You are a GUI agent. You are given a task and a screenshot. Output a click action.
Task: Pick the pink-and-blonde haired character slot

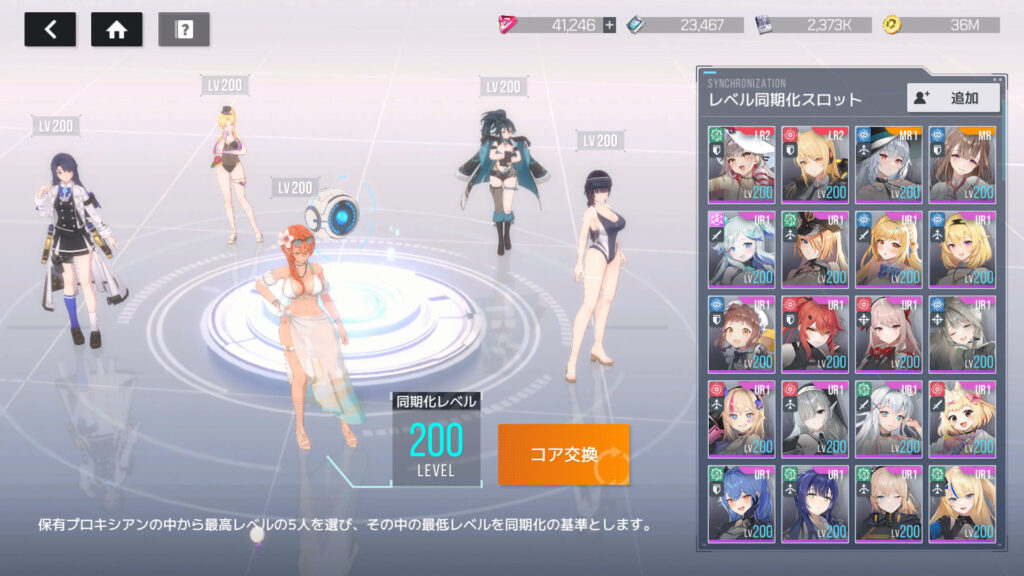(x=741, y=420)
